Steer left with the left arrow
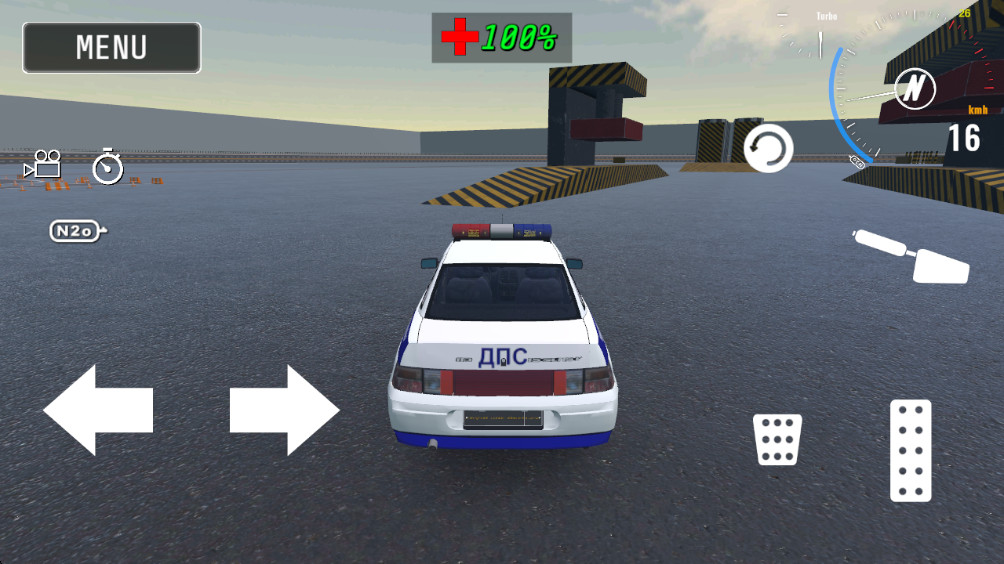Viewport: 1004px width, 564px height. (x=97, y=410)
